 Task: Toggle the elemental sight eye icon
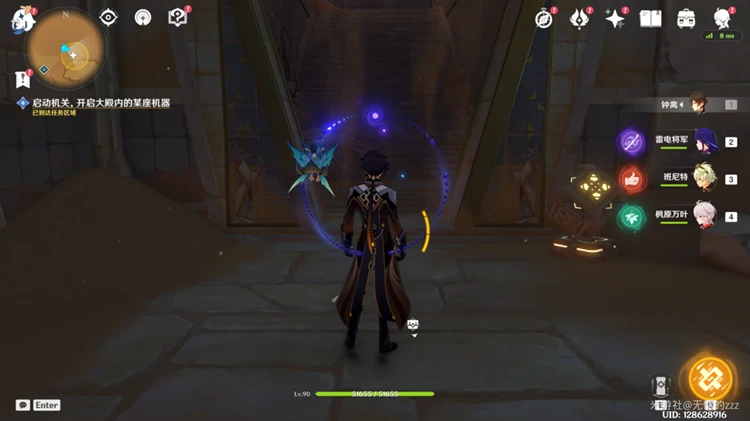click(x=109, y=17)
